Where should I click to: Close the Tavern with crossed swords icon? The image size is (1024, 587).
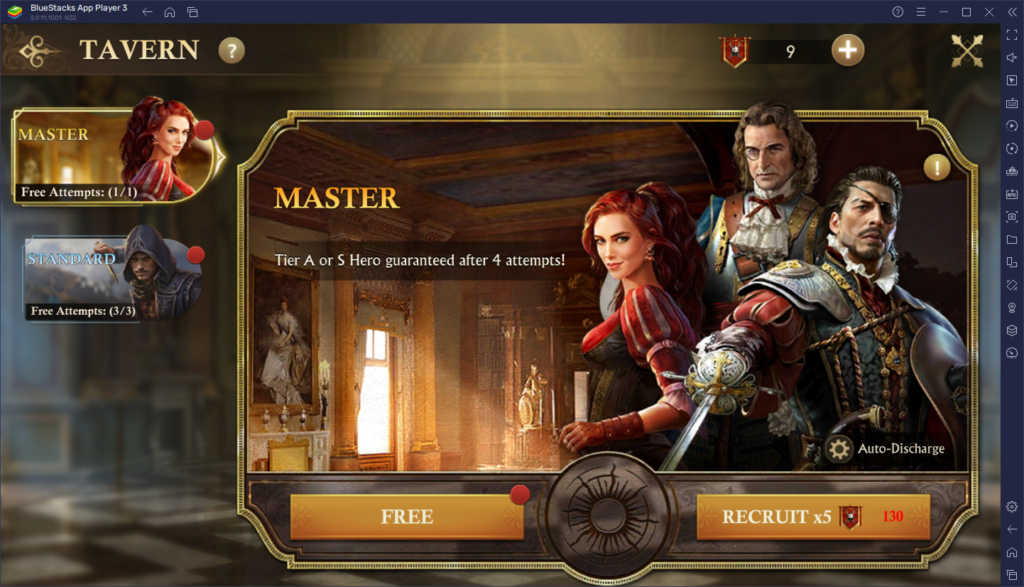click(967, 50)
